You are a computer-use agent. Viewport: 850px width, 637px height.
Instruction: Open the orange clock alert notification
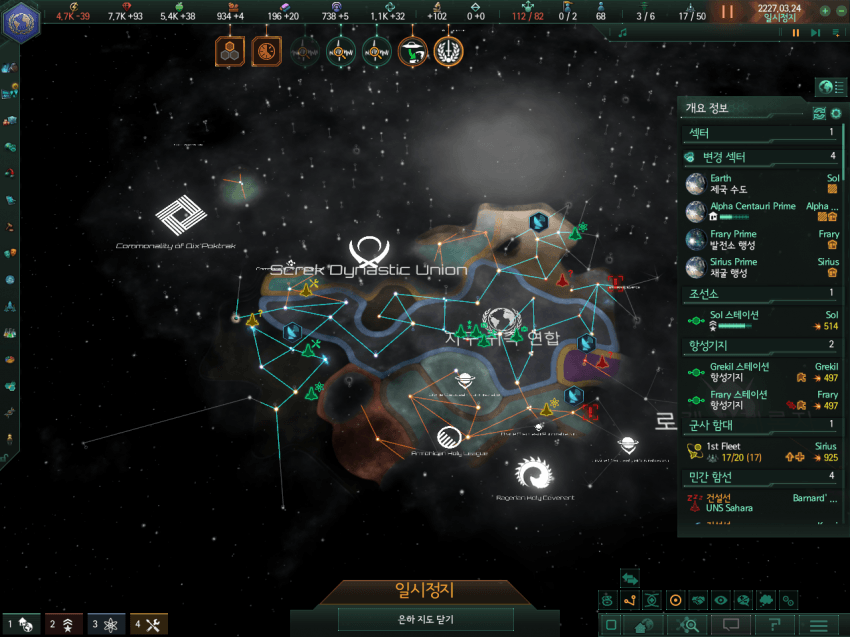coord(266,50)
